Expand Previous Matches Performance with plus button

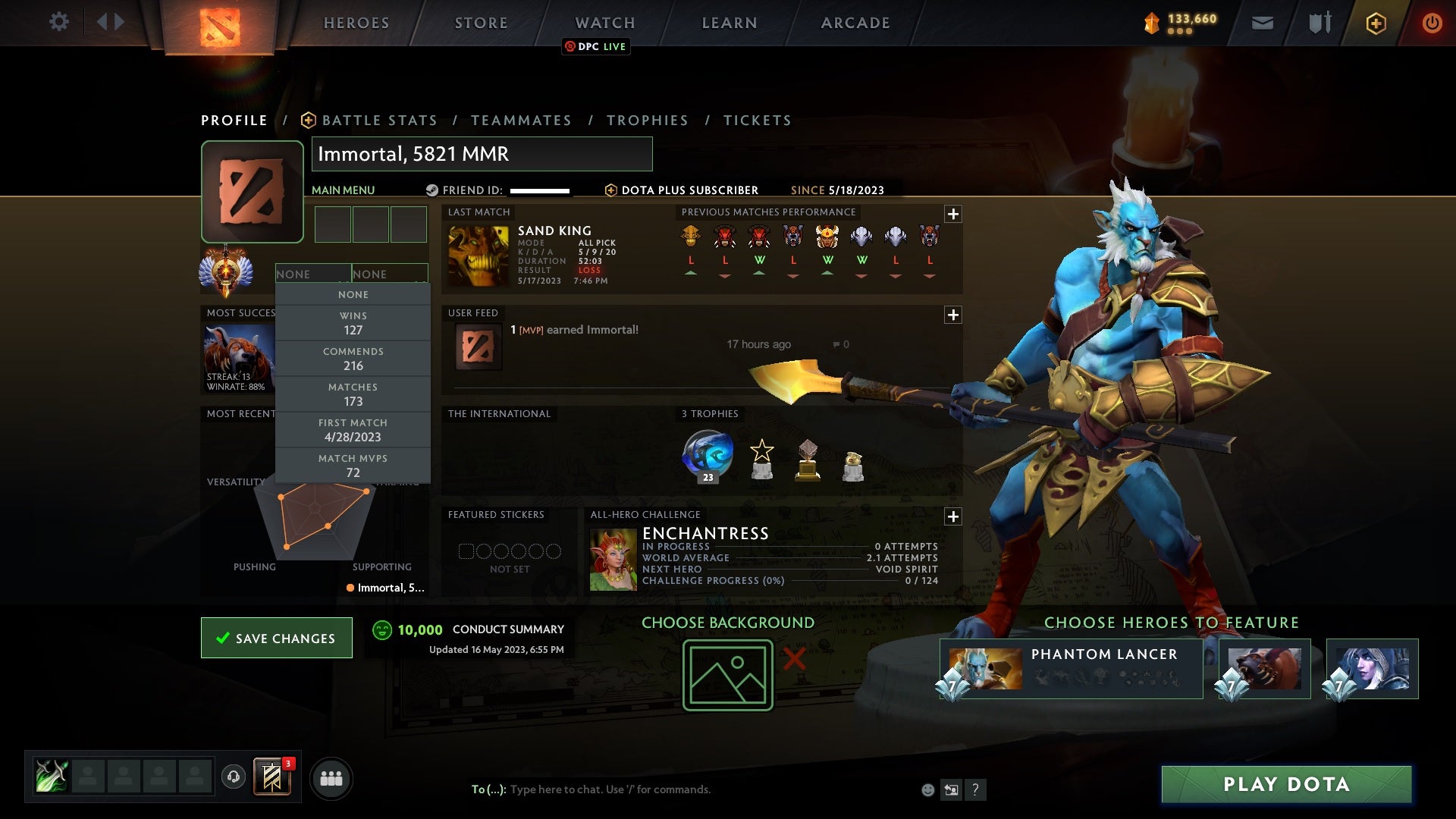[x=954, y=214]
